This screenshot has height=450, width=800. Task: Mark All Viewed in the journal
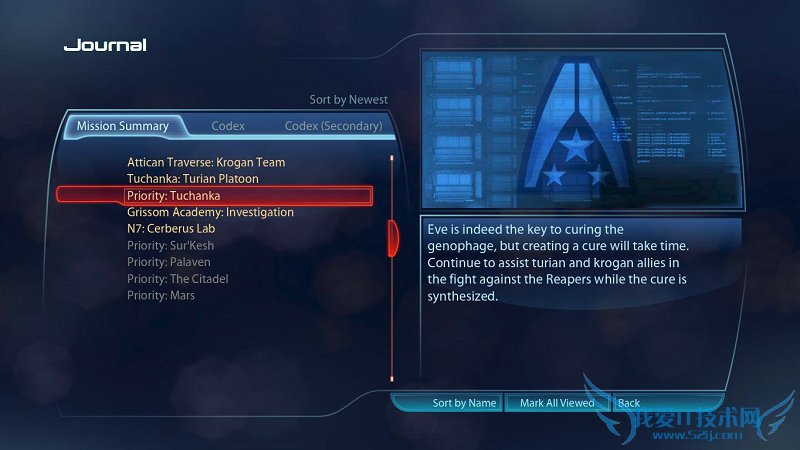tap(557, 403)
